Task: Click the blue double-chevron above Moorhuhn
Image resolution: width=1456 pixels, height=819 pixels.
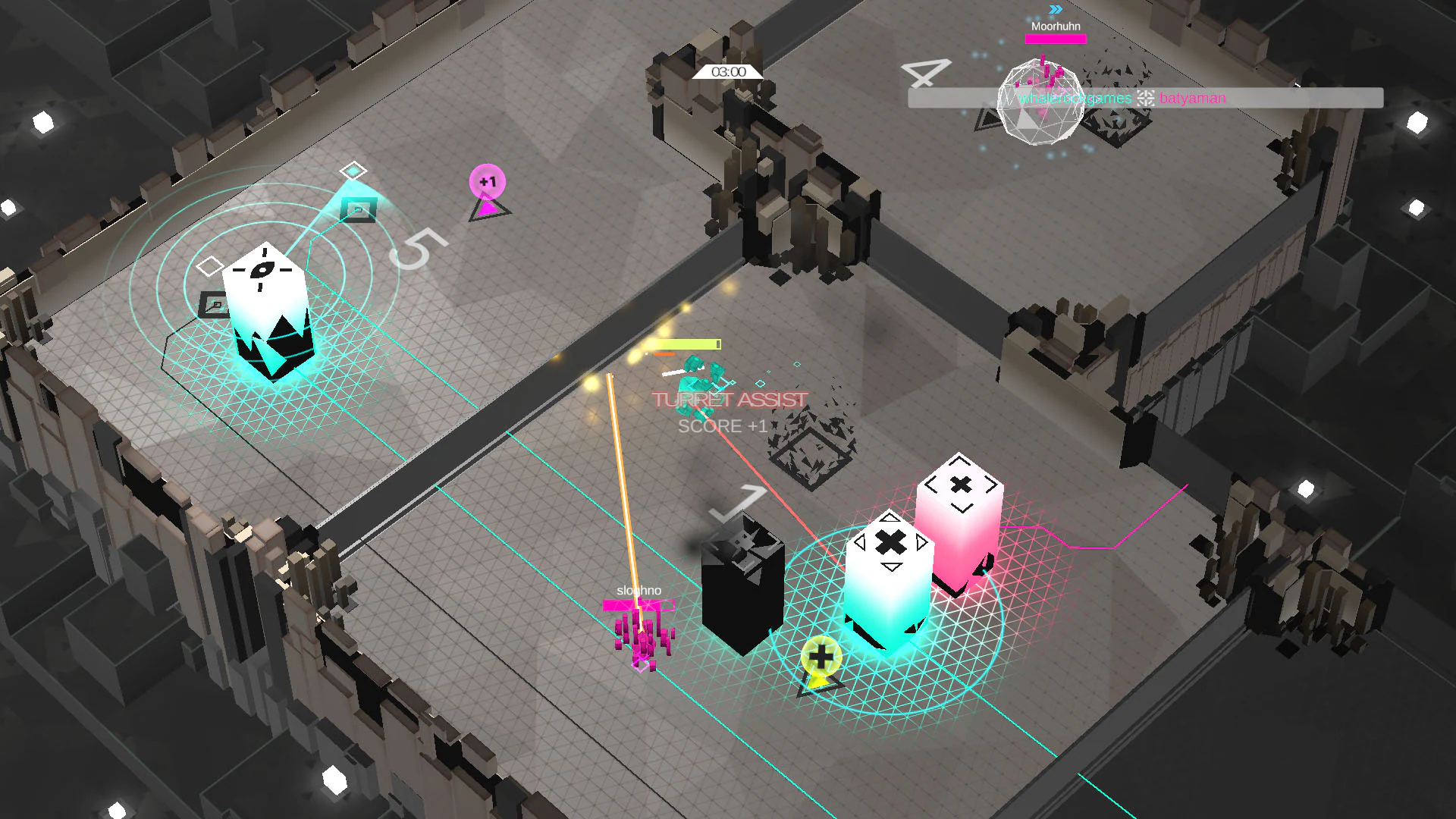Action: point(1055,11)
